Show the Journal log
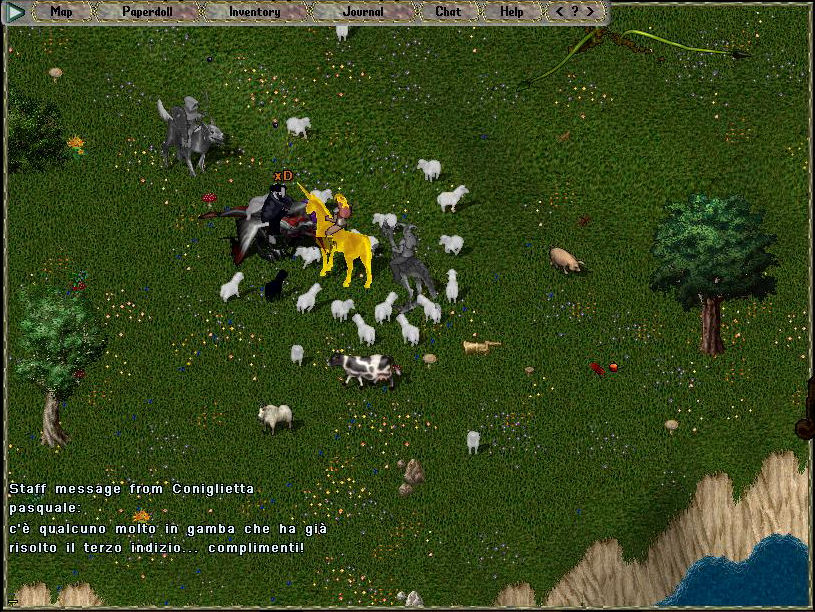The width and height of the screenshot is (815, 612). [362, 12]
